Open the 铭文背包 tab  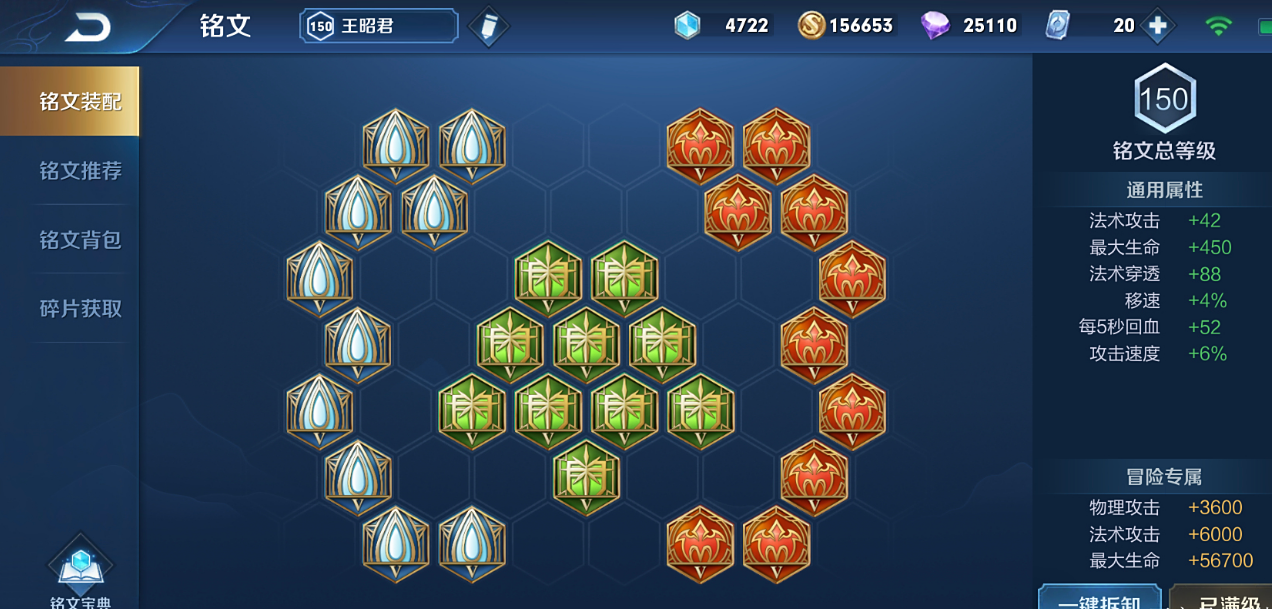tap(80, 240)
